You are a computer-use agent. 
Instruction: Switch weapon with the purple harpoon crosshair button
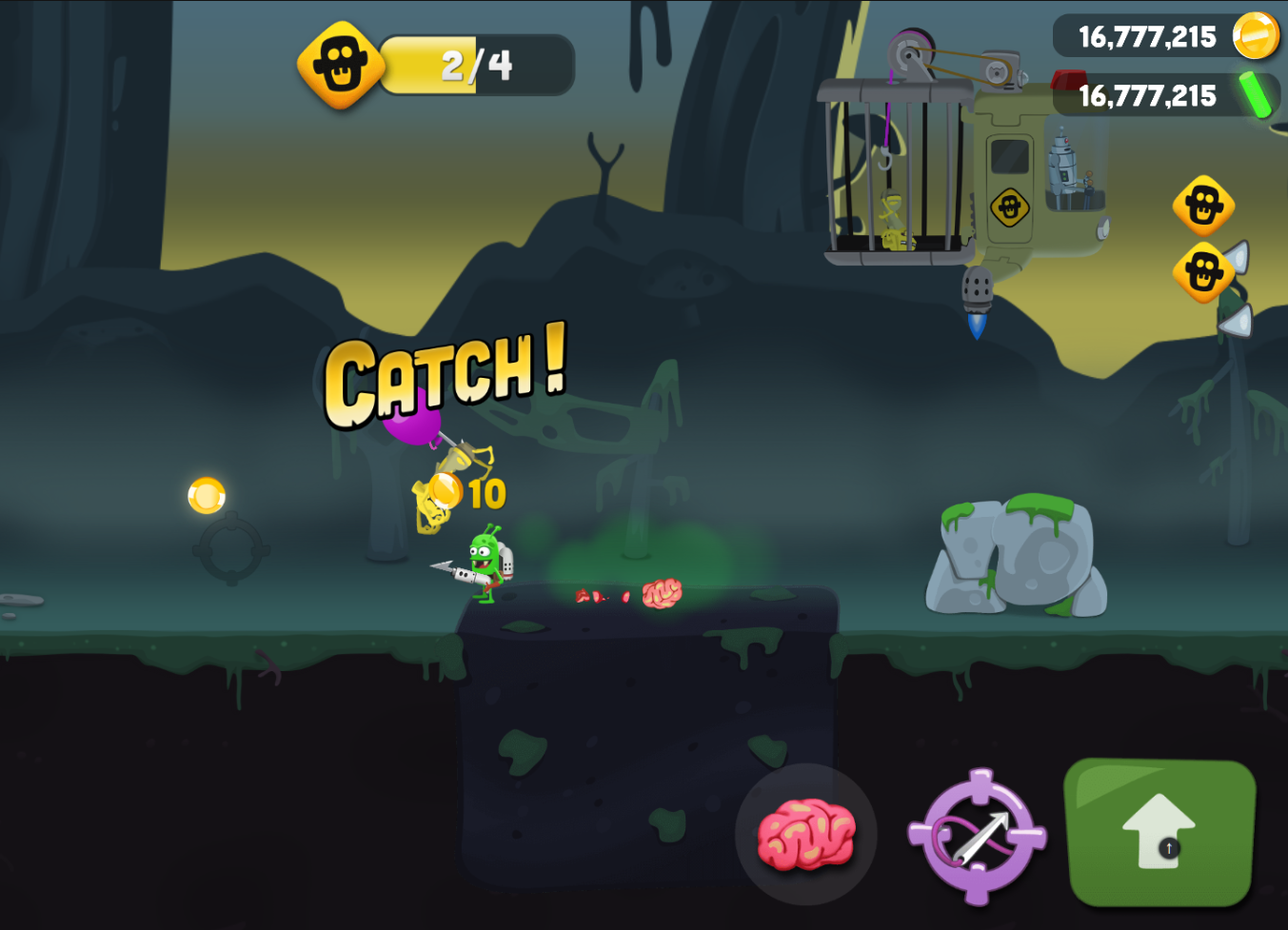click(x=977, y=837)
